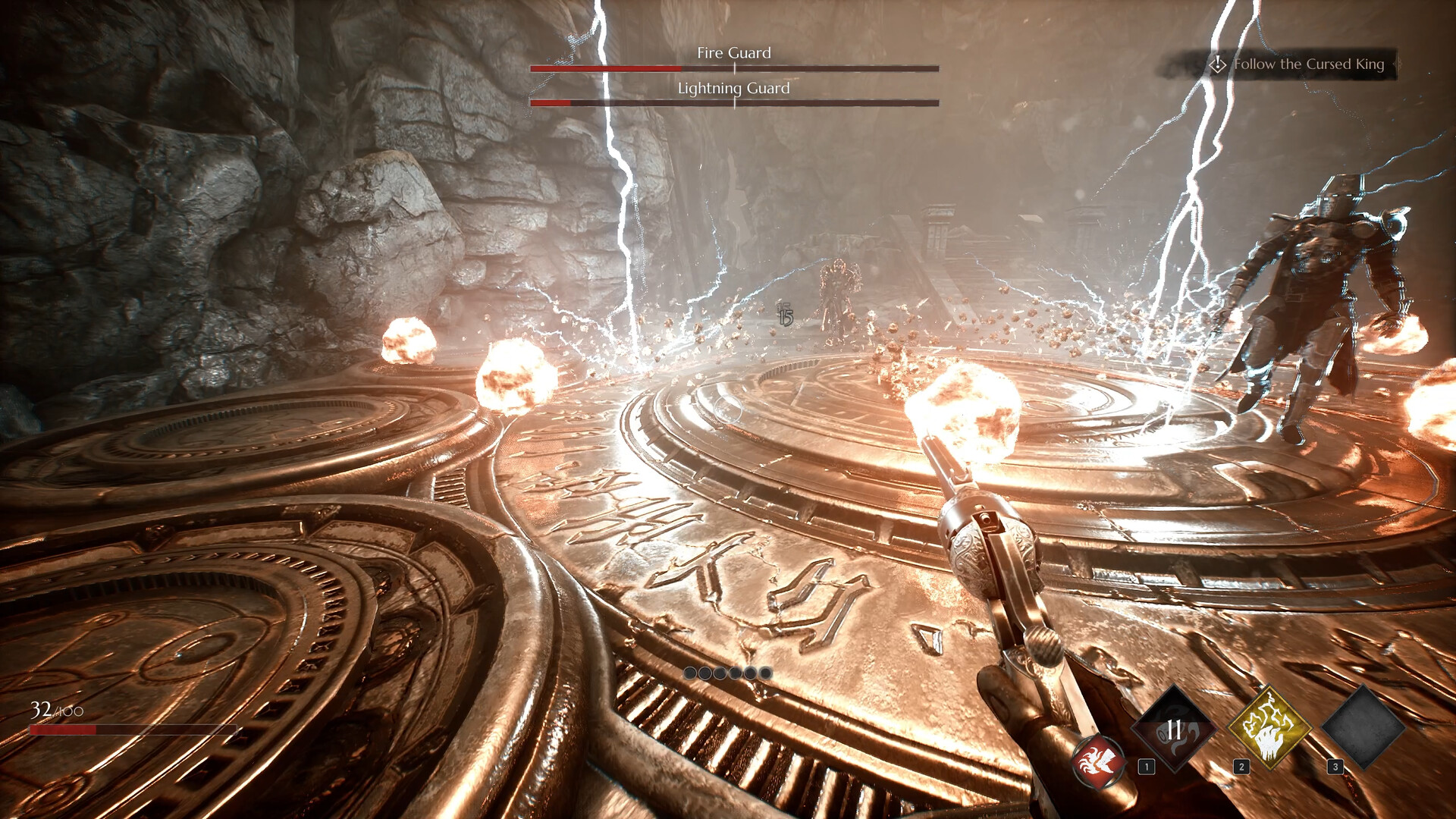1456x819 pixels.
Task: Click the floating damage number 15
Action: click(x=785, y=318)
